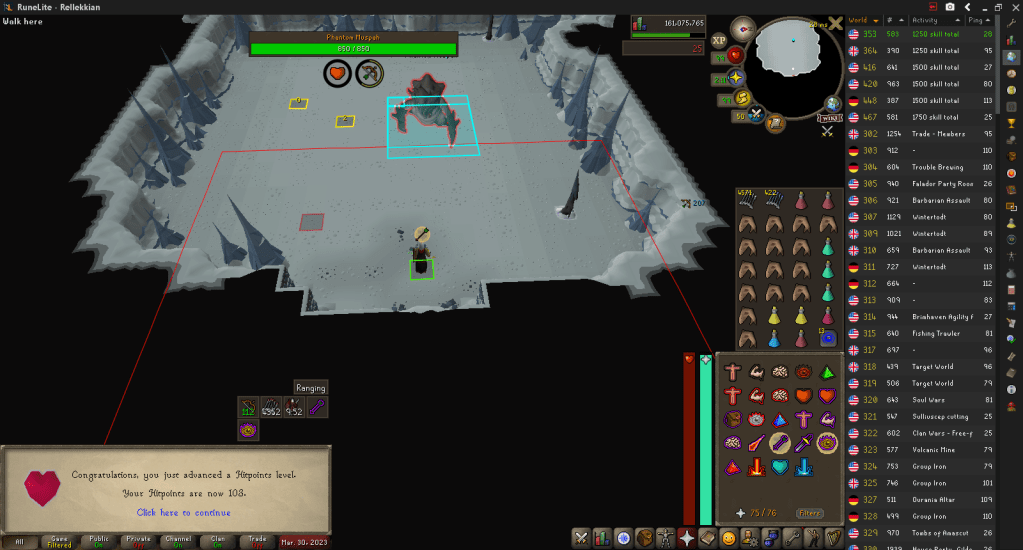Viewport: 1023px width, 550px height.
Task: Toggle run using the run energy orb
Action: (x=744, y=98)
